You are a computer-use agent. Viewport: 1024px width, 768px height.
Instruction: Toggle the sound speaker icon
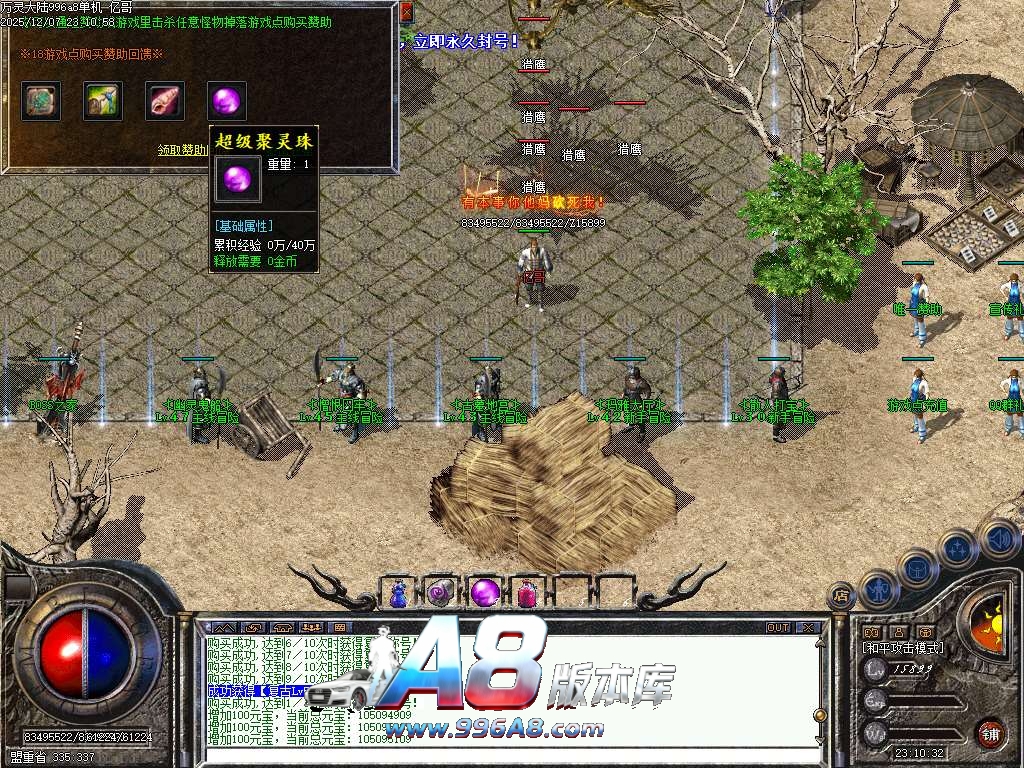pos(997,538)
